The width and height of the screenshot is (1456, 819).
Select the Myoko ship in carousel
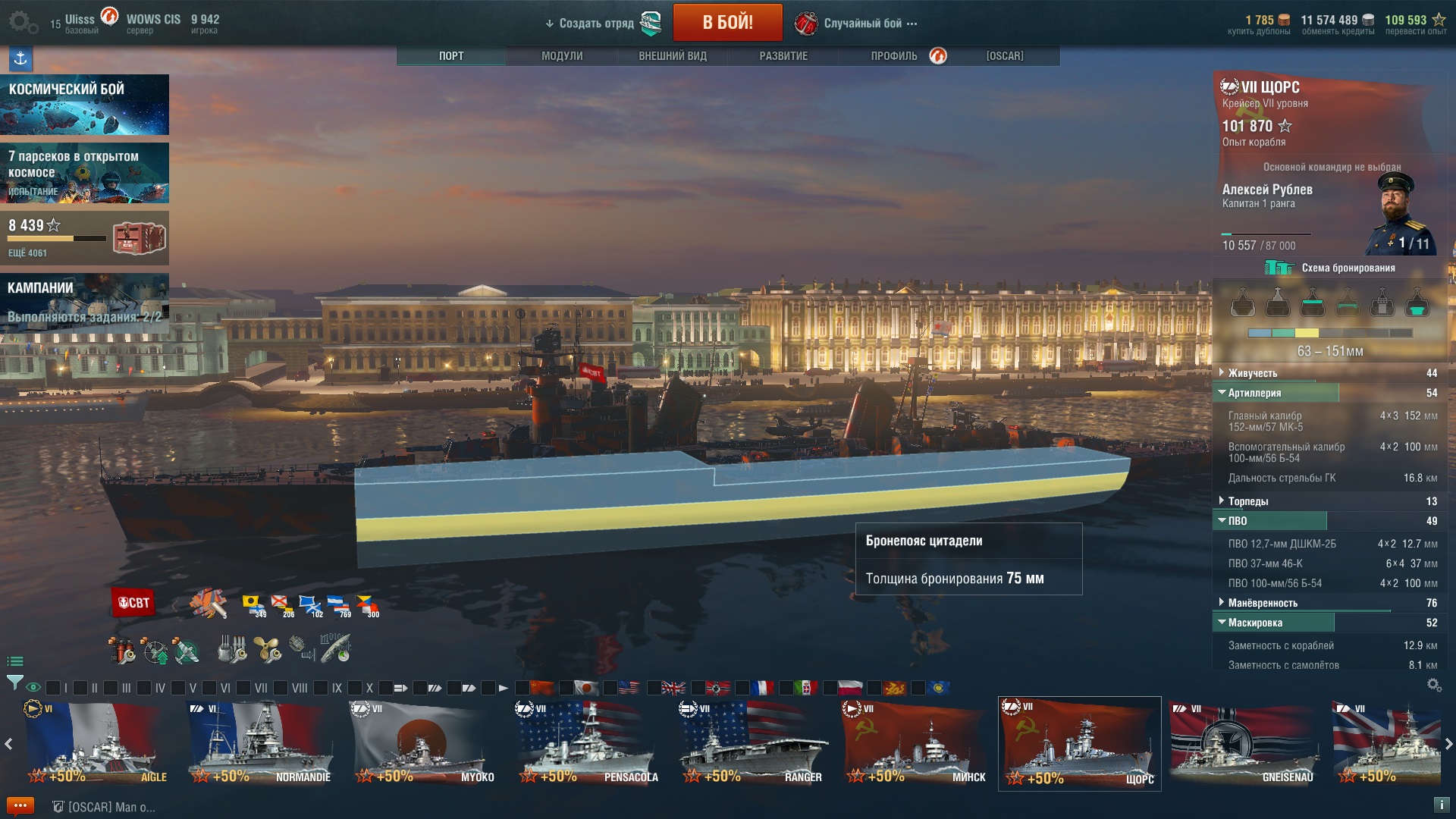[422, 743]
